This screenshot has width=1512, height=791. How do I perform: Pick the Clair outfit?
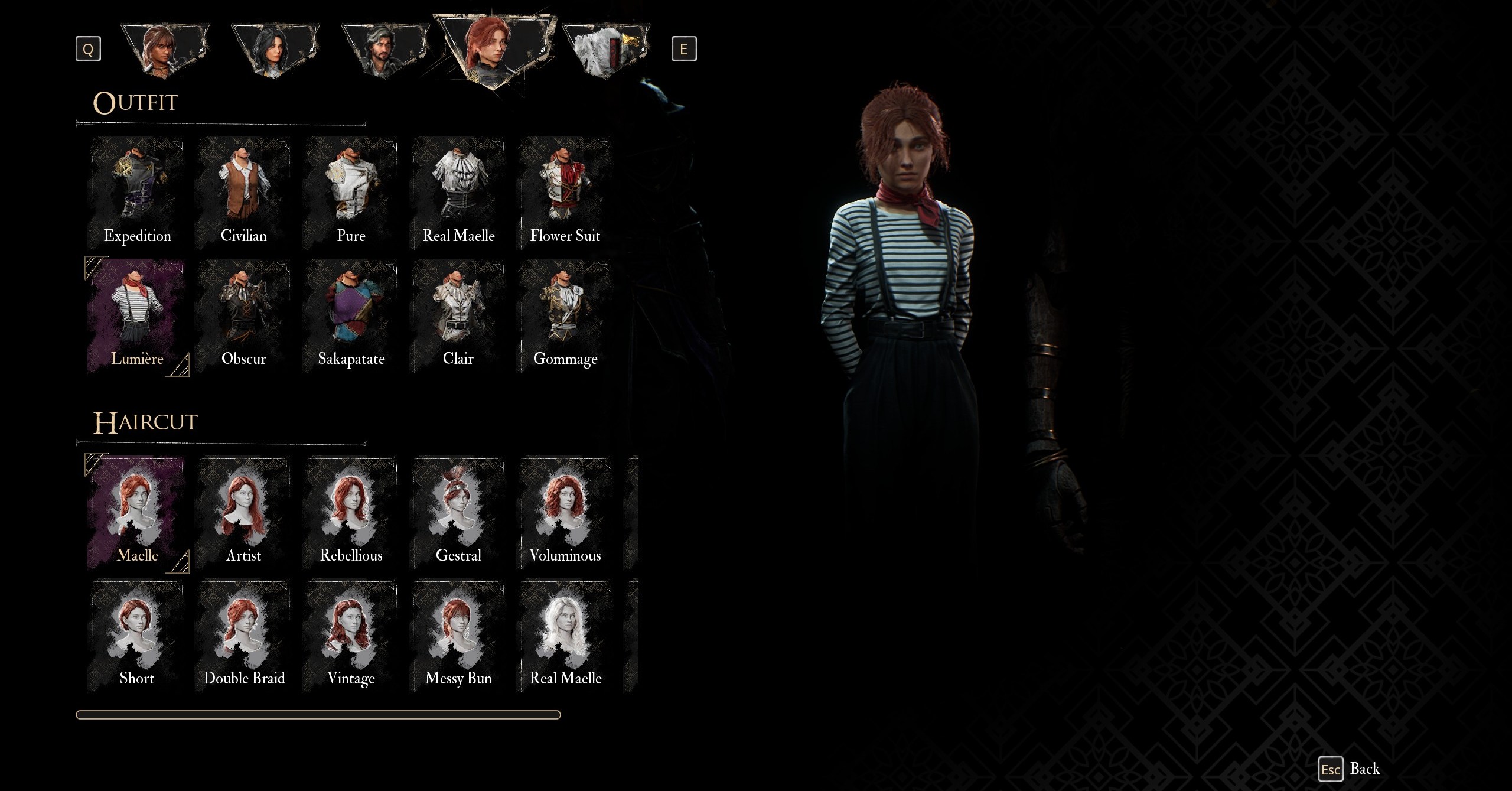(458, 317)
